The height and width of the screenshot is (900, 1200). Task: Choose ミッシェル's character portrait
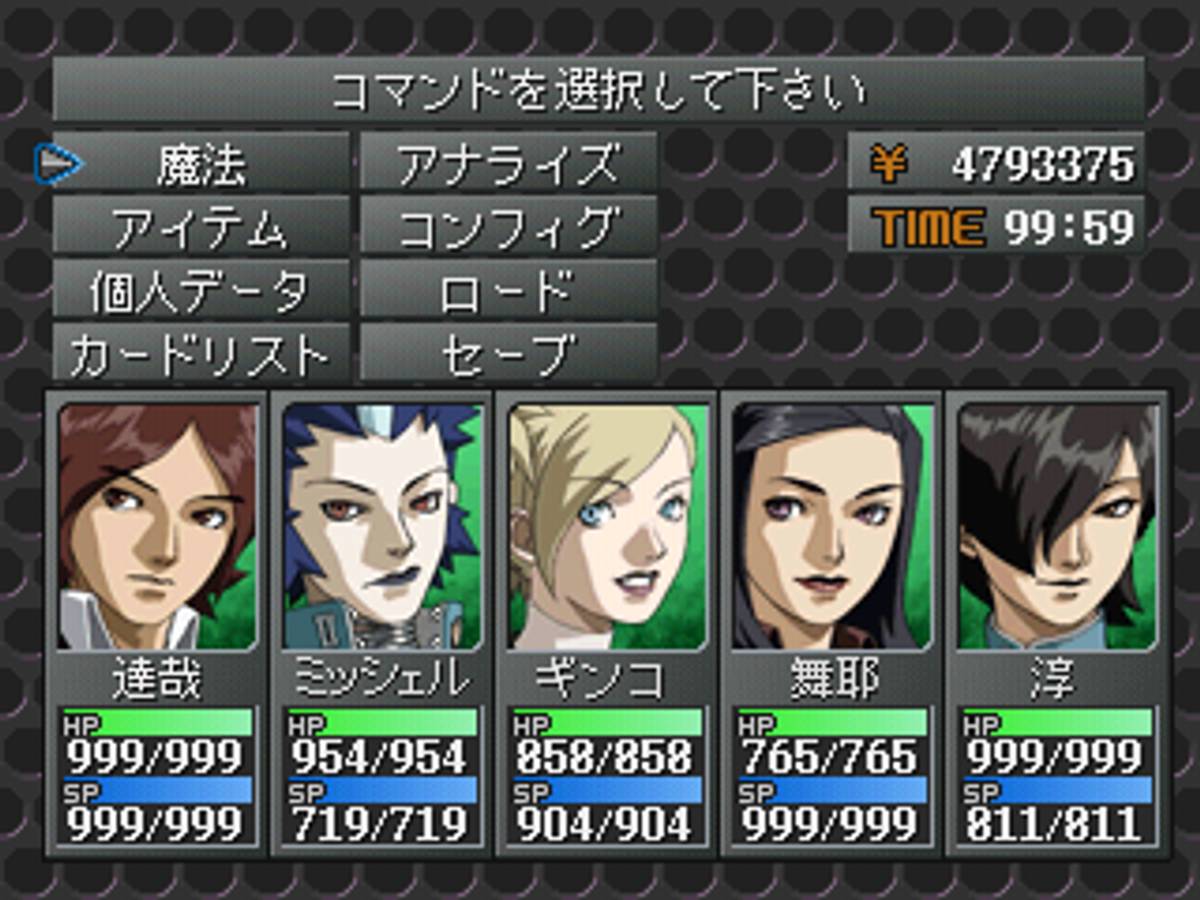(x=382, y=527)
